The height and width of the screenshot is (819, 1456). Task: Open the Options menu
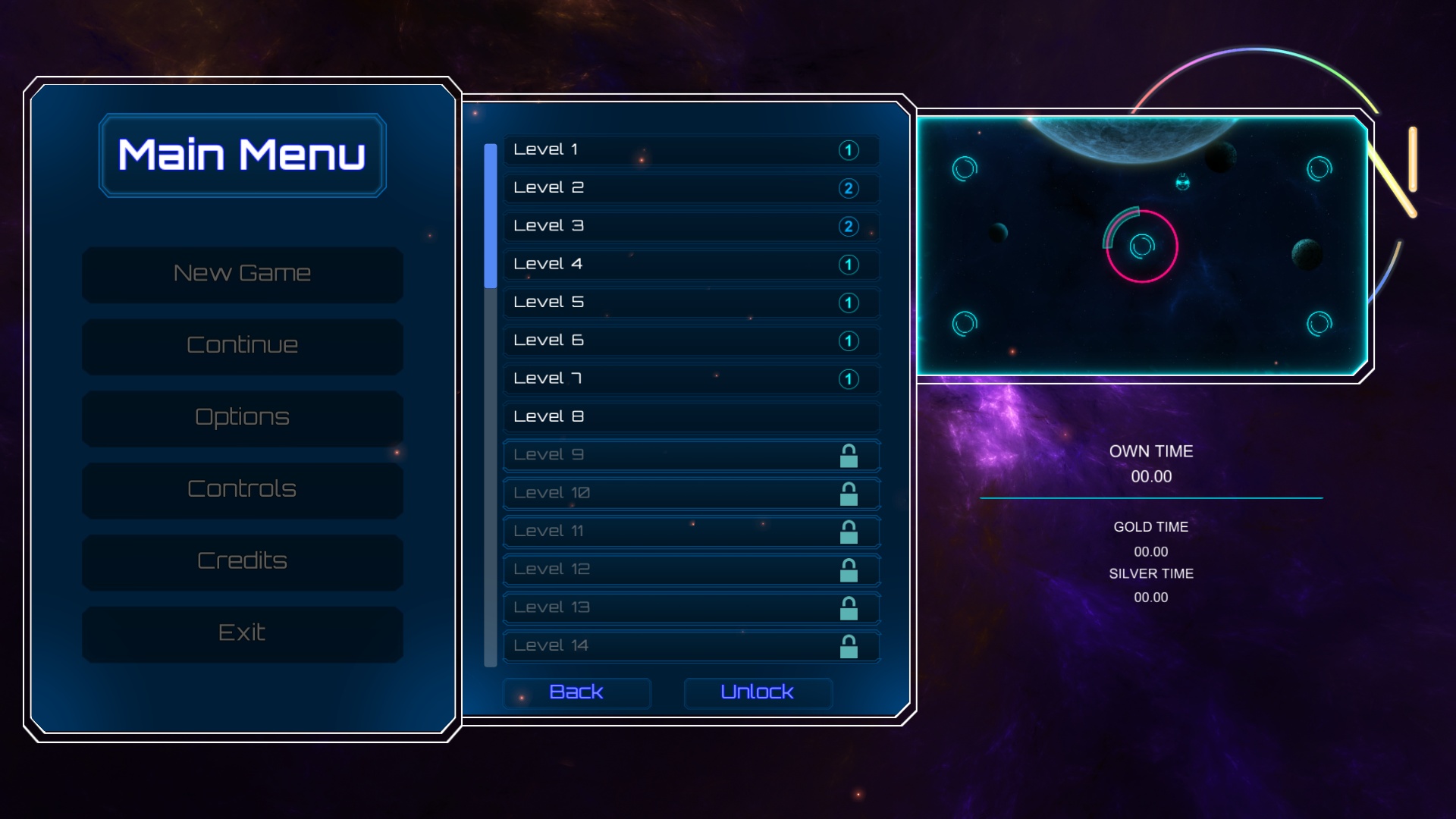242,417
